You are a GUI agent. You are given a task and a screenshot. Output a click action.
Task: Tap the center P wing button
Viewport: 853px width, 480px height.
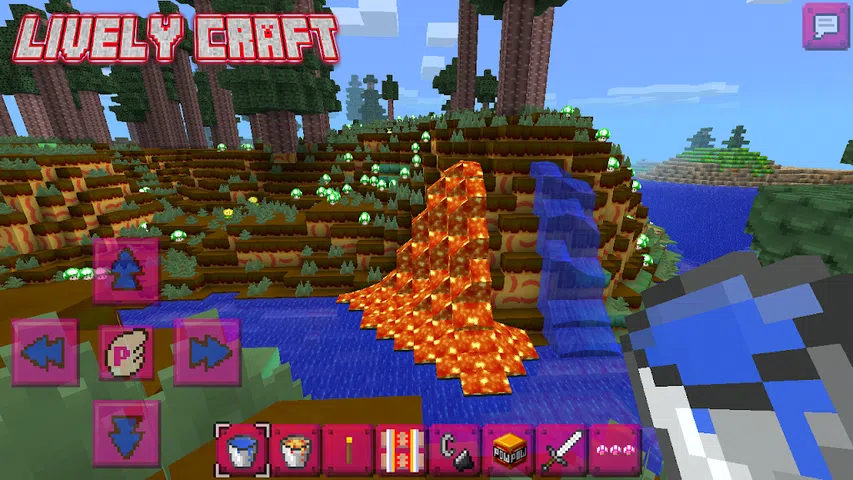click(126, 352)
